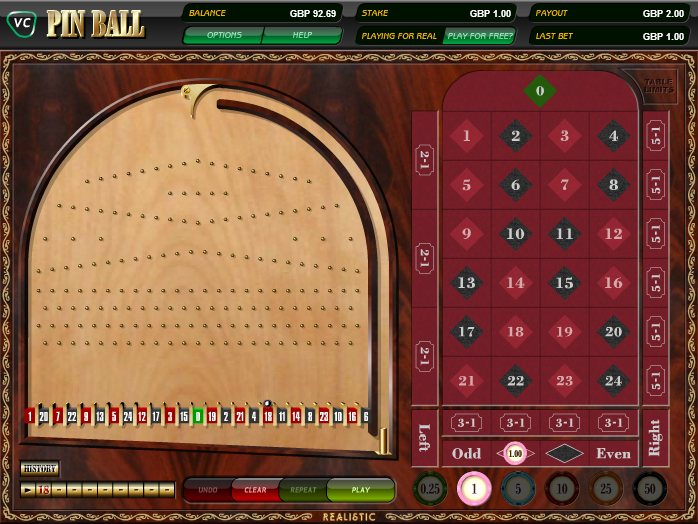
Task: Select the 0.25 chip
Action: point(429,488)
